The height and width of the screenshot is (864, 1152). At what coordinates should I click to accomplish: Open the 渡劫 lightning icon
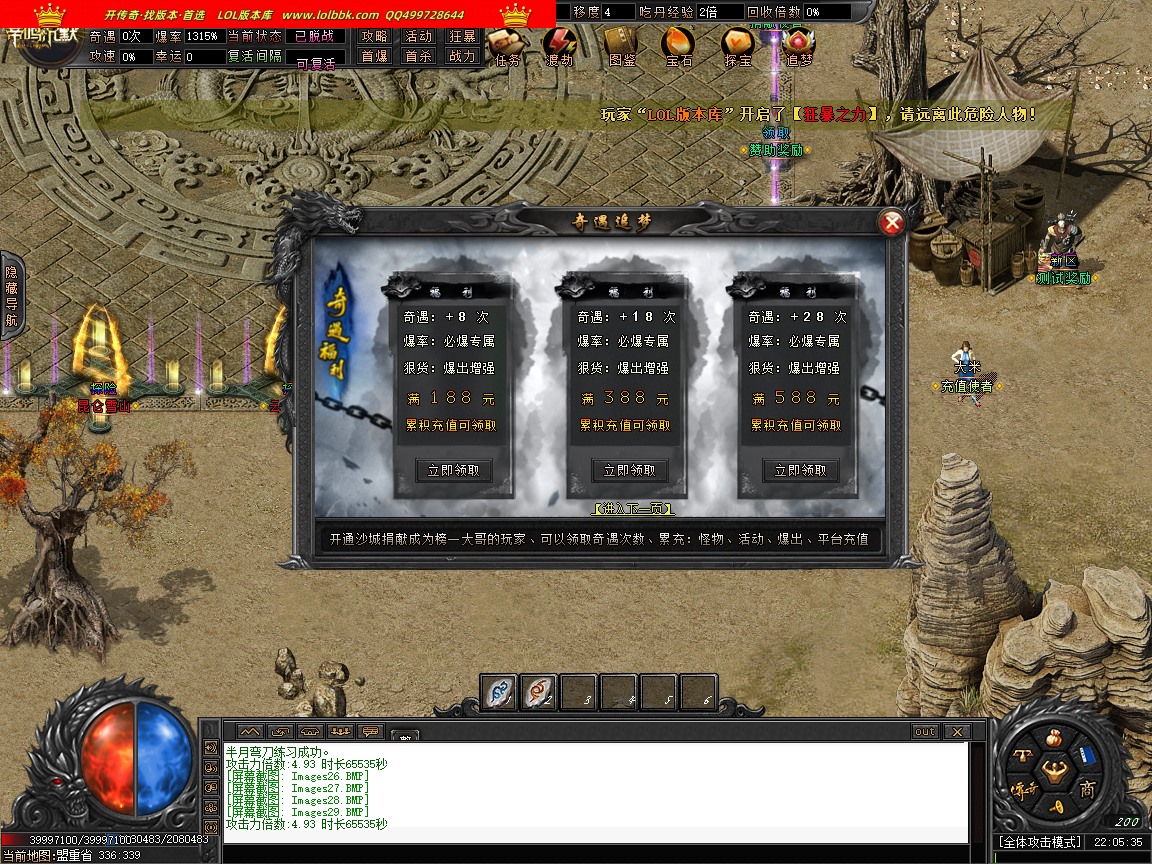pos(559,45)
